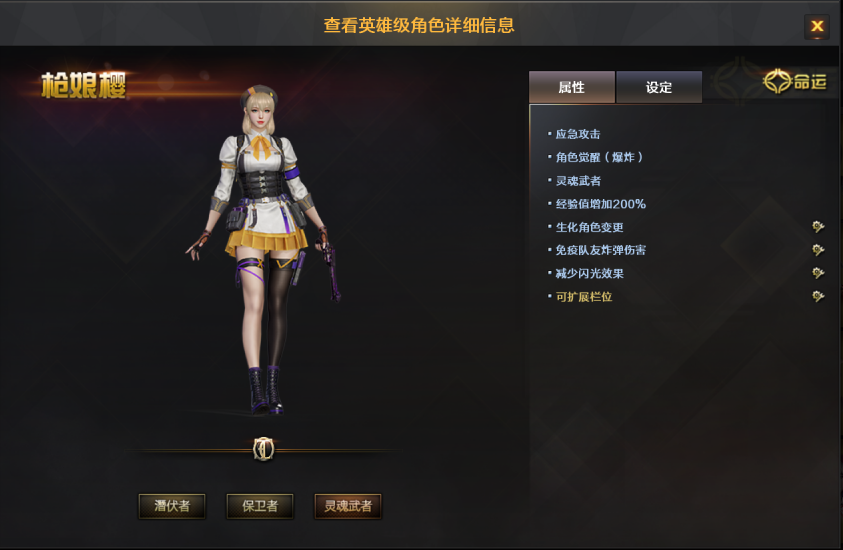
Task: Click the settings icon beside 生化角色变更
Action: coord(818,227)
